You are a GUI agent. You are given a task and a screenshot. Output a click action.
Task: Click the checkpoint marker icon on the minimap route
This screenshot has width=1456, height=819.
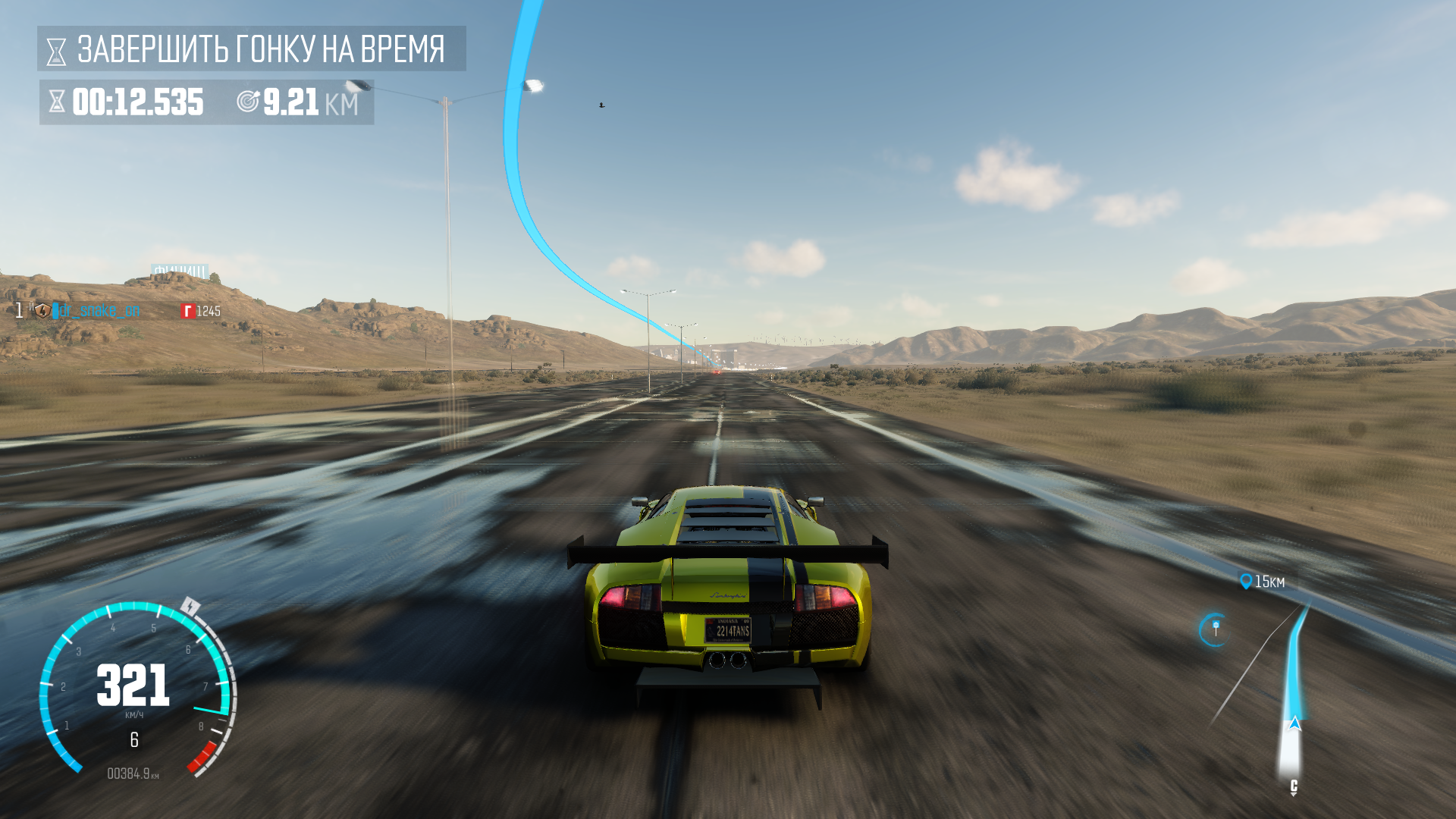[1216, 625]
